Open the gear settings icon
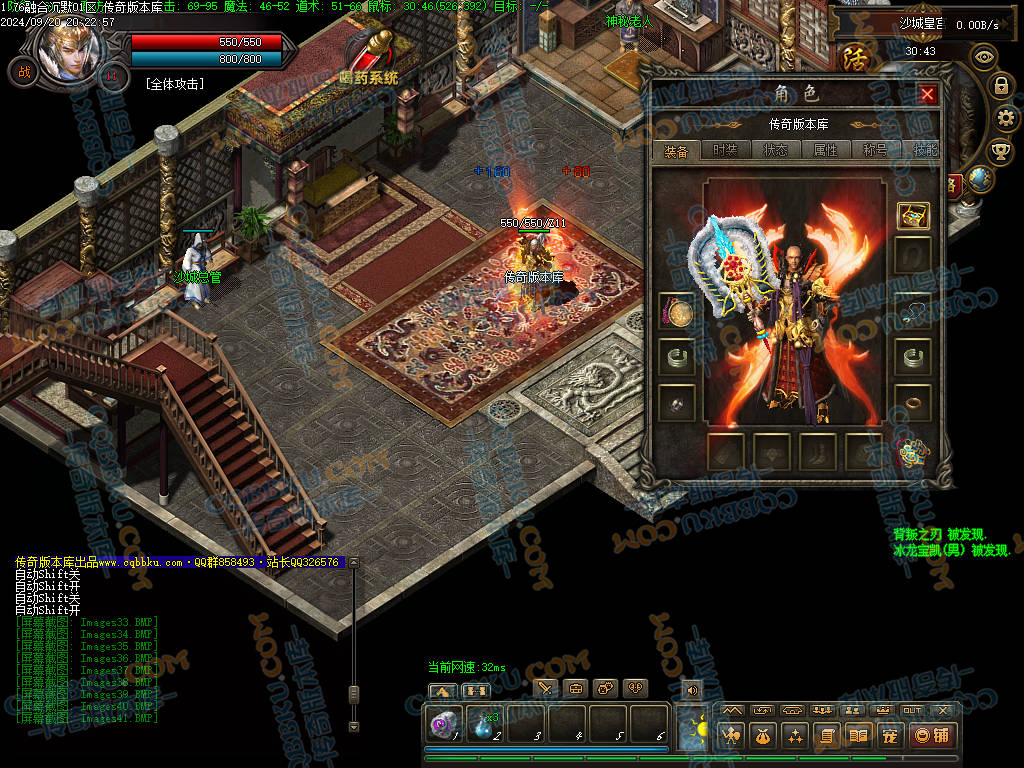This screenshot has height=768, width=1024. coord(1007,119)
